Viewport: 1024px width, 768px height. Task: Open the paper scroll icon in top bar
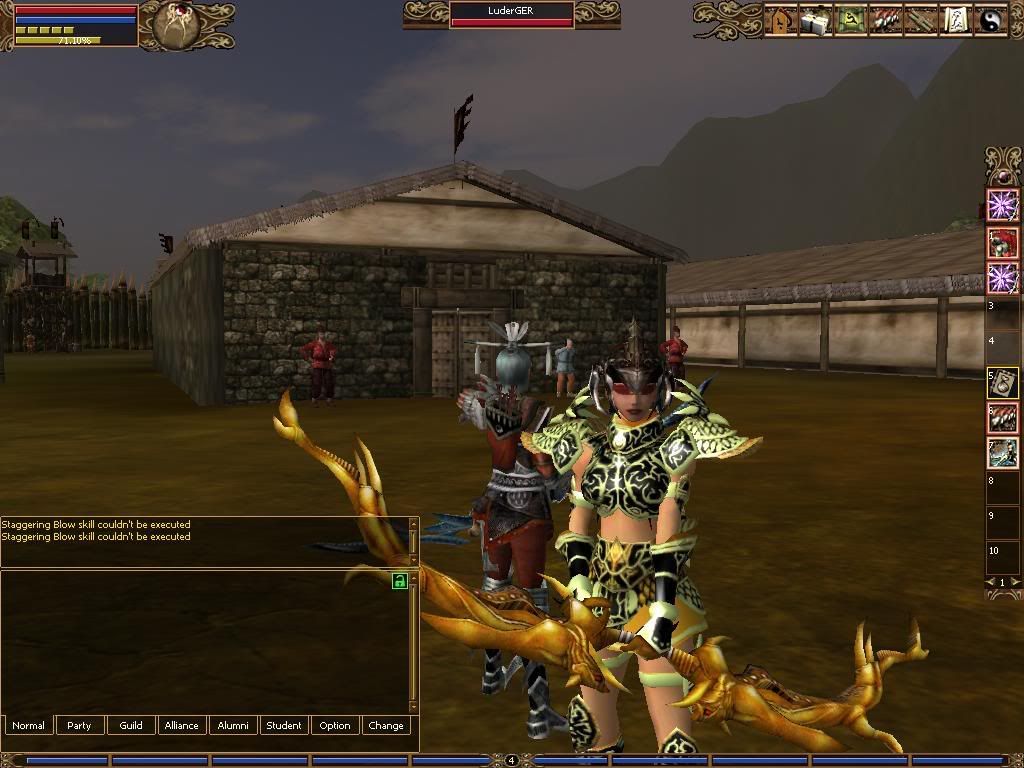coord(955,20)
